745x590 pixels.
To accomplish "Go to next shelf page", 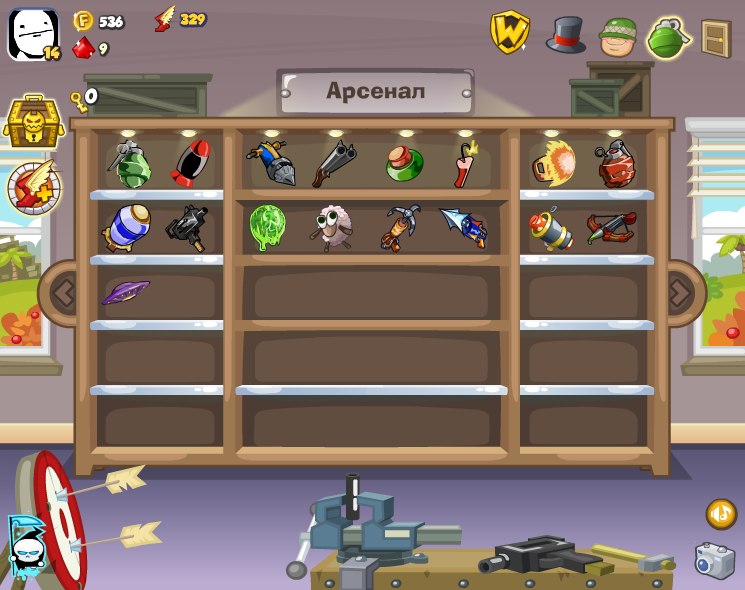I will (x=681, y=293).
